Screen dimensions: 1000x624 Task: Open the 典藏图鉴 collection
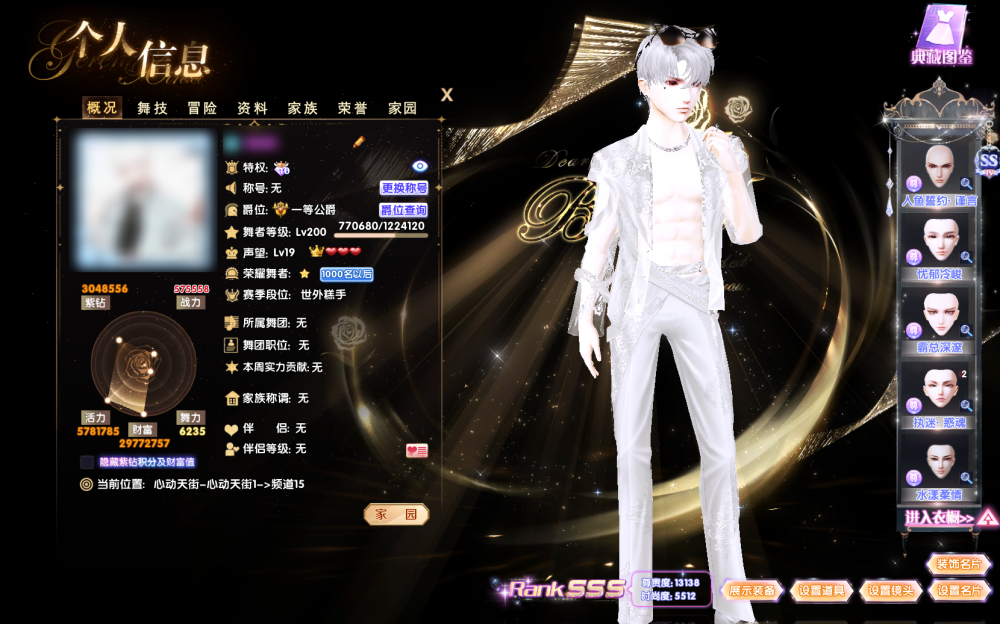(x=941, y=35)
